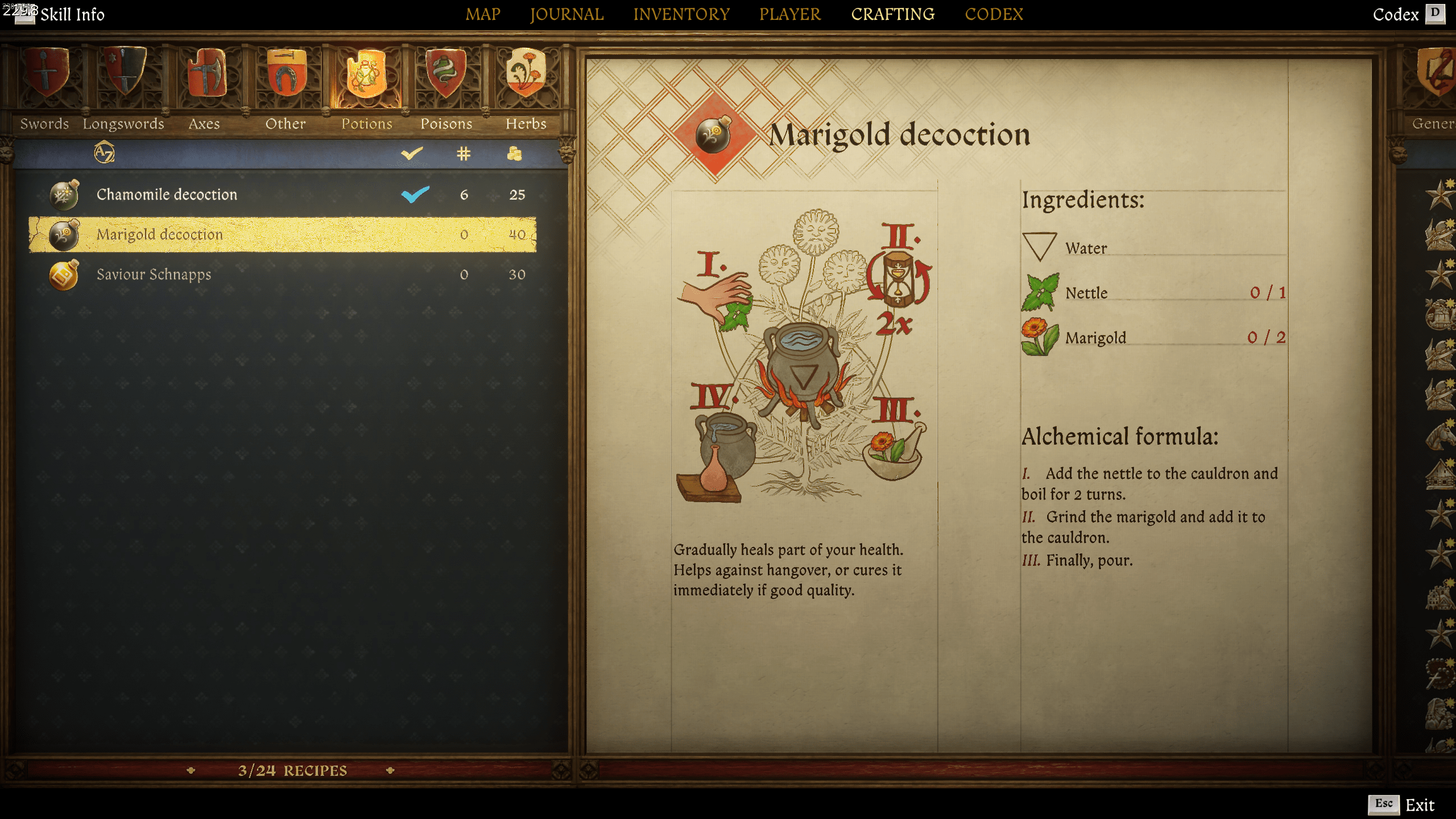Sort recipes by coin price column
This screenshot has width=1456, height=819.
515,154
